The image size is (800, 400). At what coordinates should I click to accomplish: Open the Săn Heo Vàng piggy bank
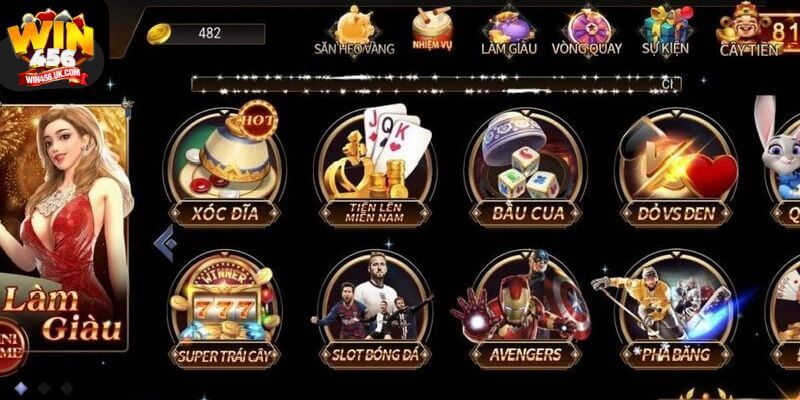[354, 30]
